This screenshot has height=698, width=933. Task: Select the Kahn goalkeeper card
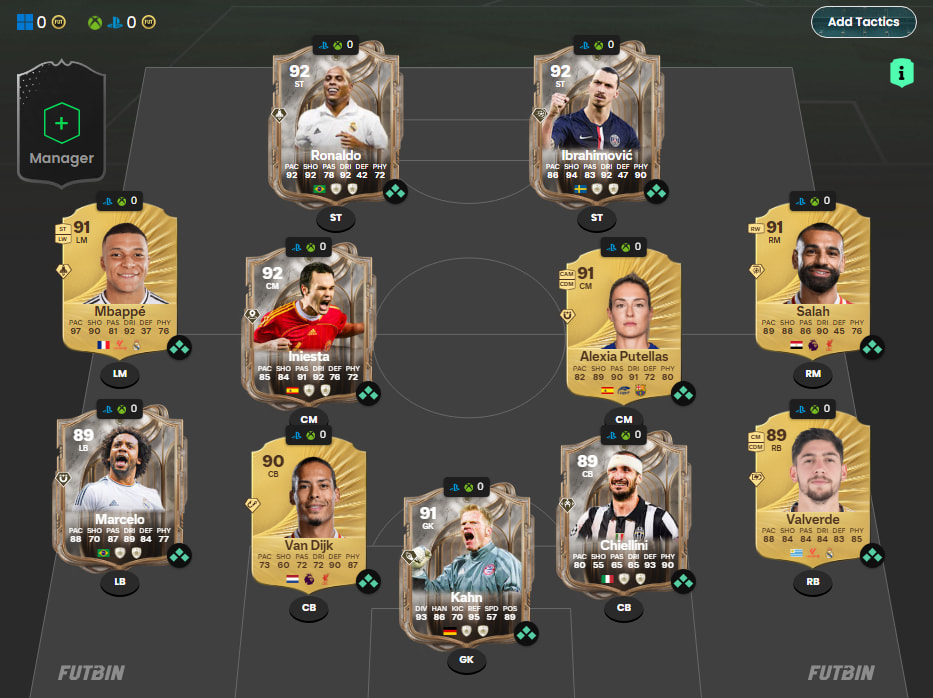click(466, 565)
